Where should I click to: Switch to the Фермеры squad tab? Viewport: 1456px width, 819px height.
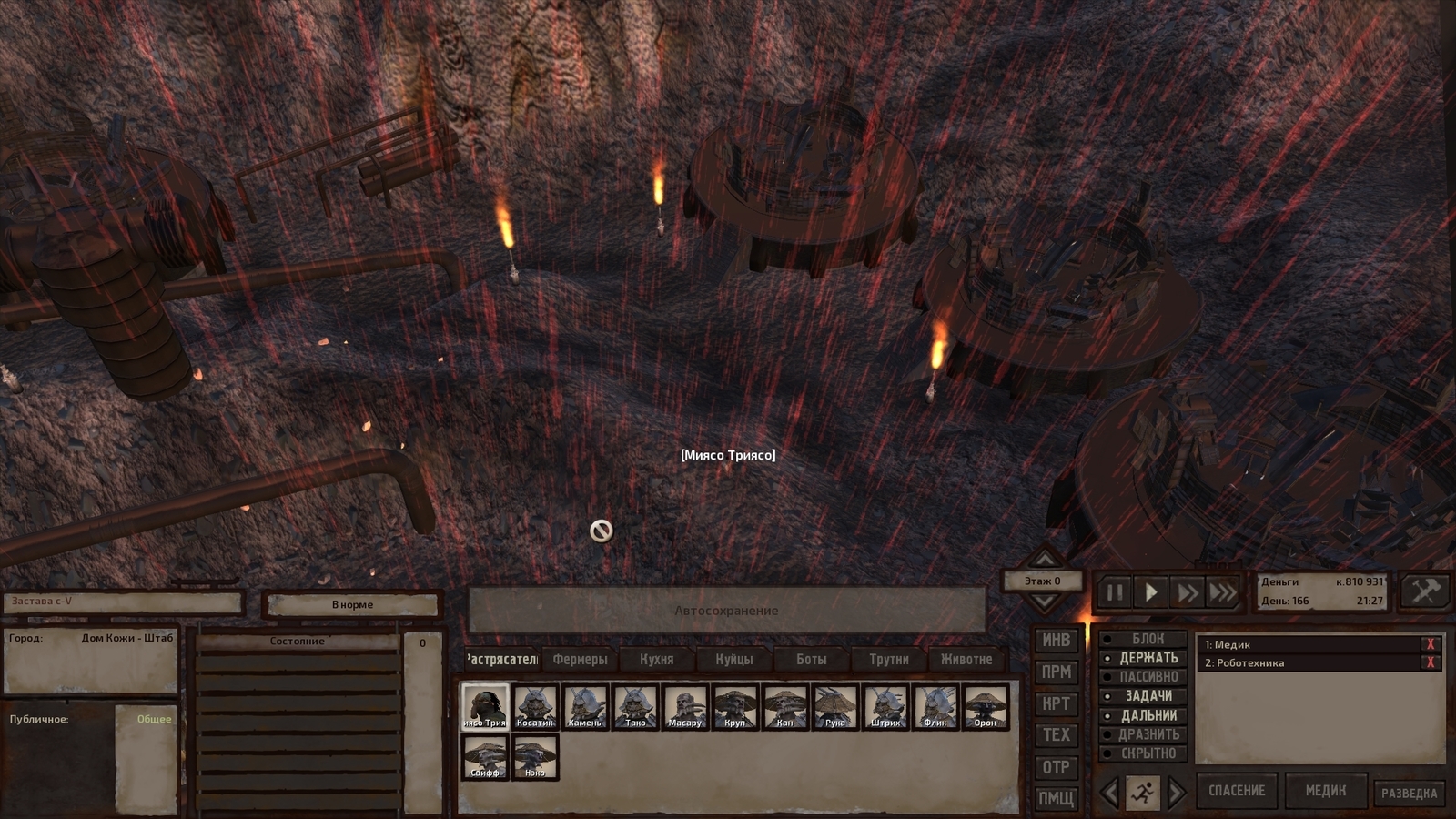[580, 659]
